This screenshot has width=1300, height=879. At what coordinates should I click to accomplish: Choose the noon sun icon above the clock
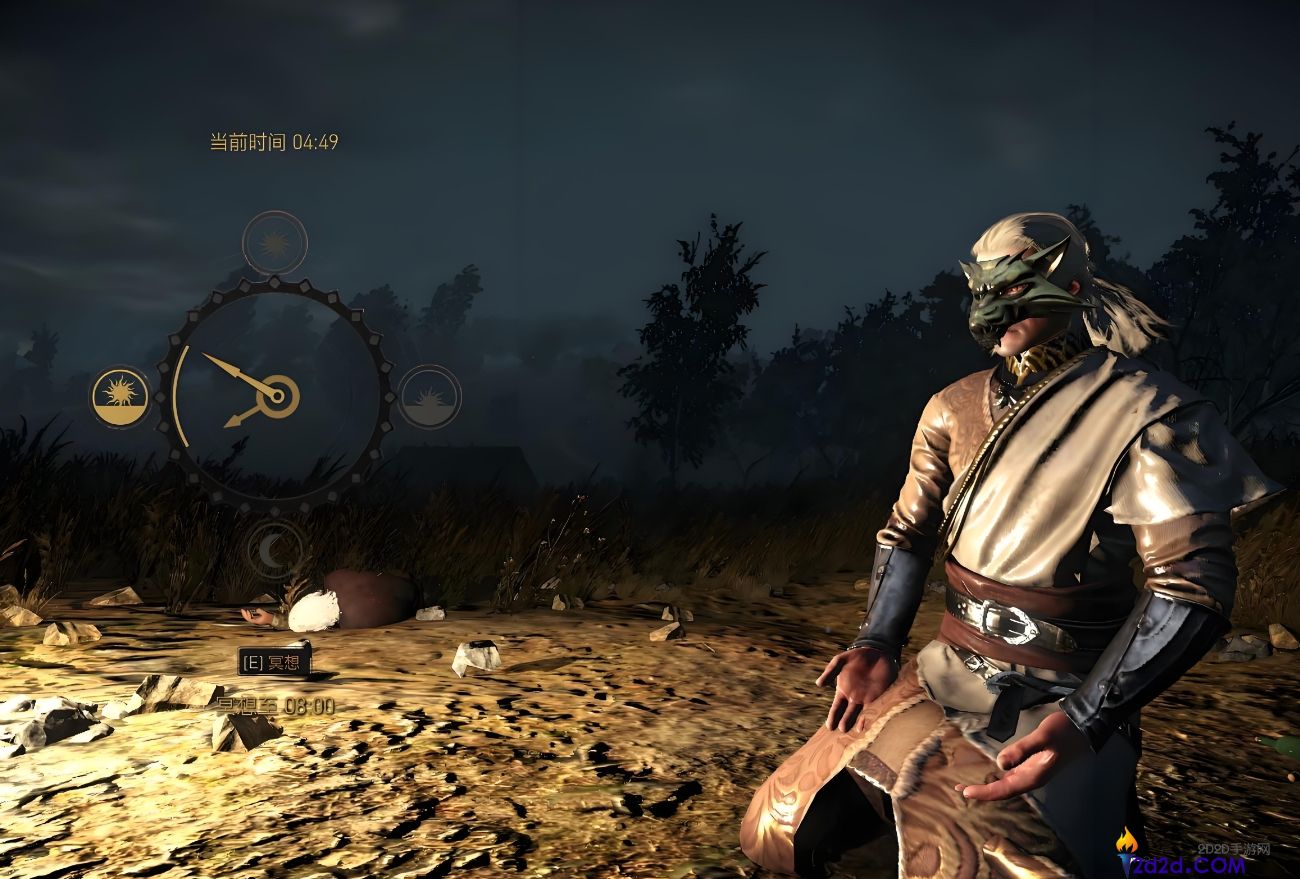point(274,243)
